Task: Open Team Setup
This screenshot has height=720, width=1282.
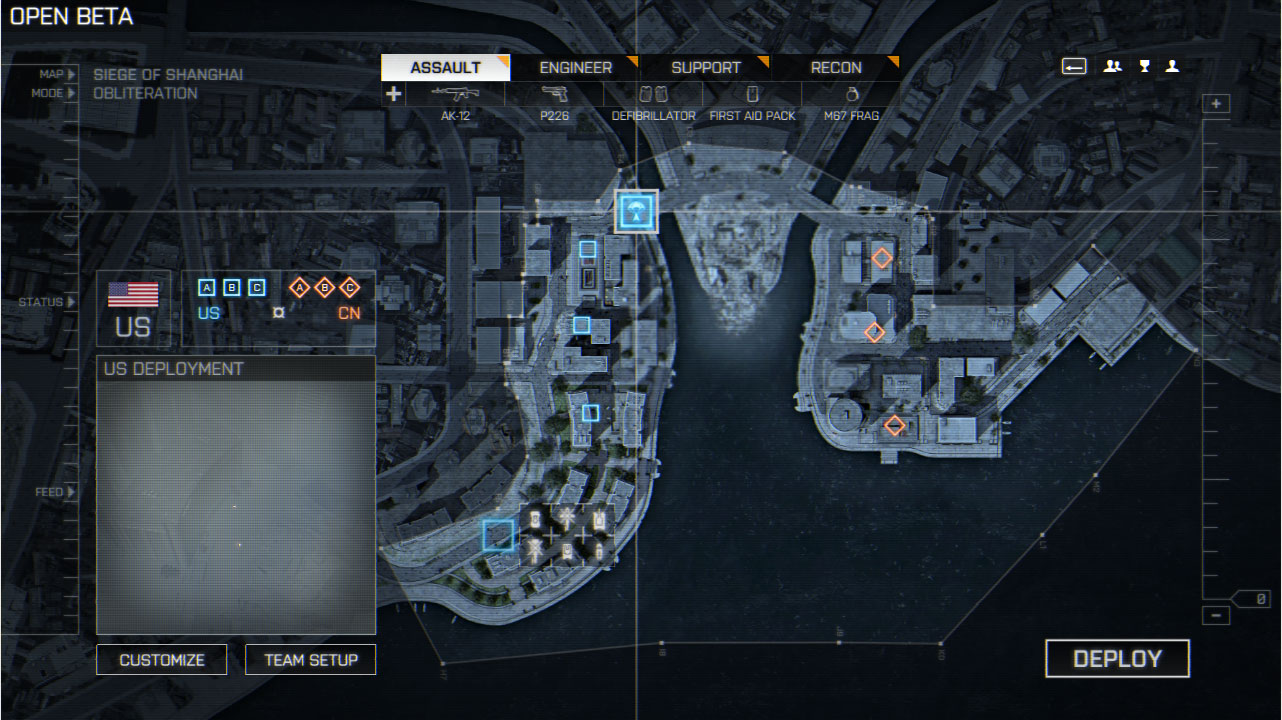Action: 310,660
